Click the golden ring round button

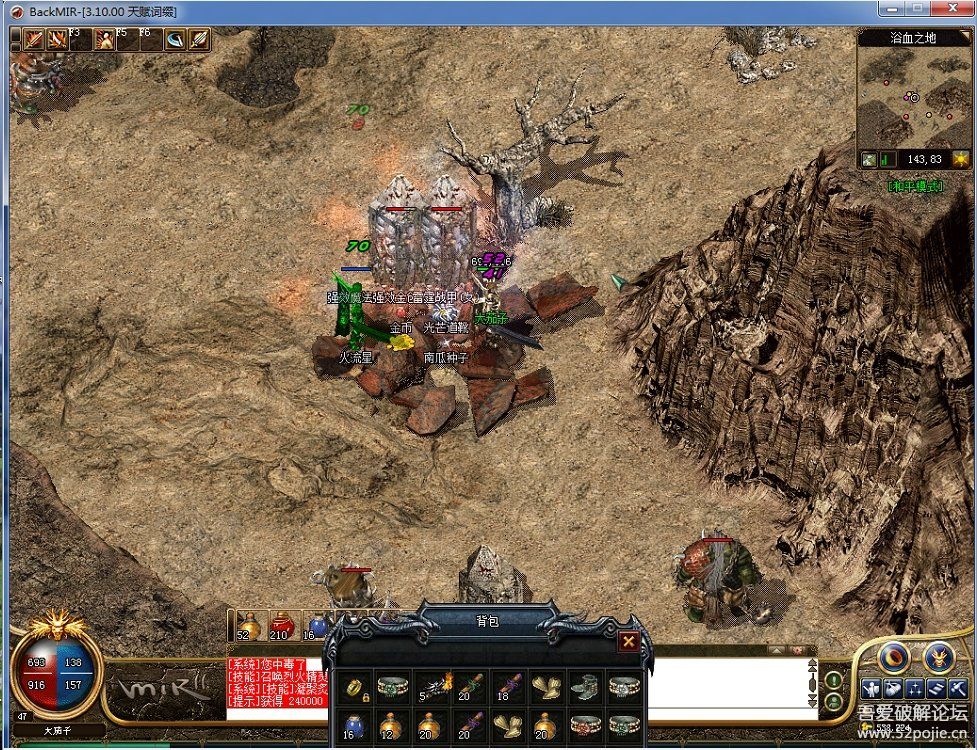[895, 657]
